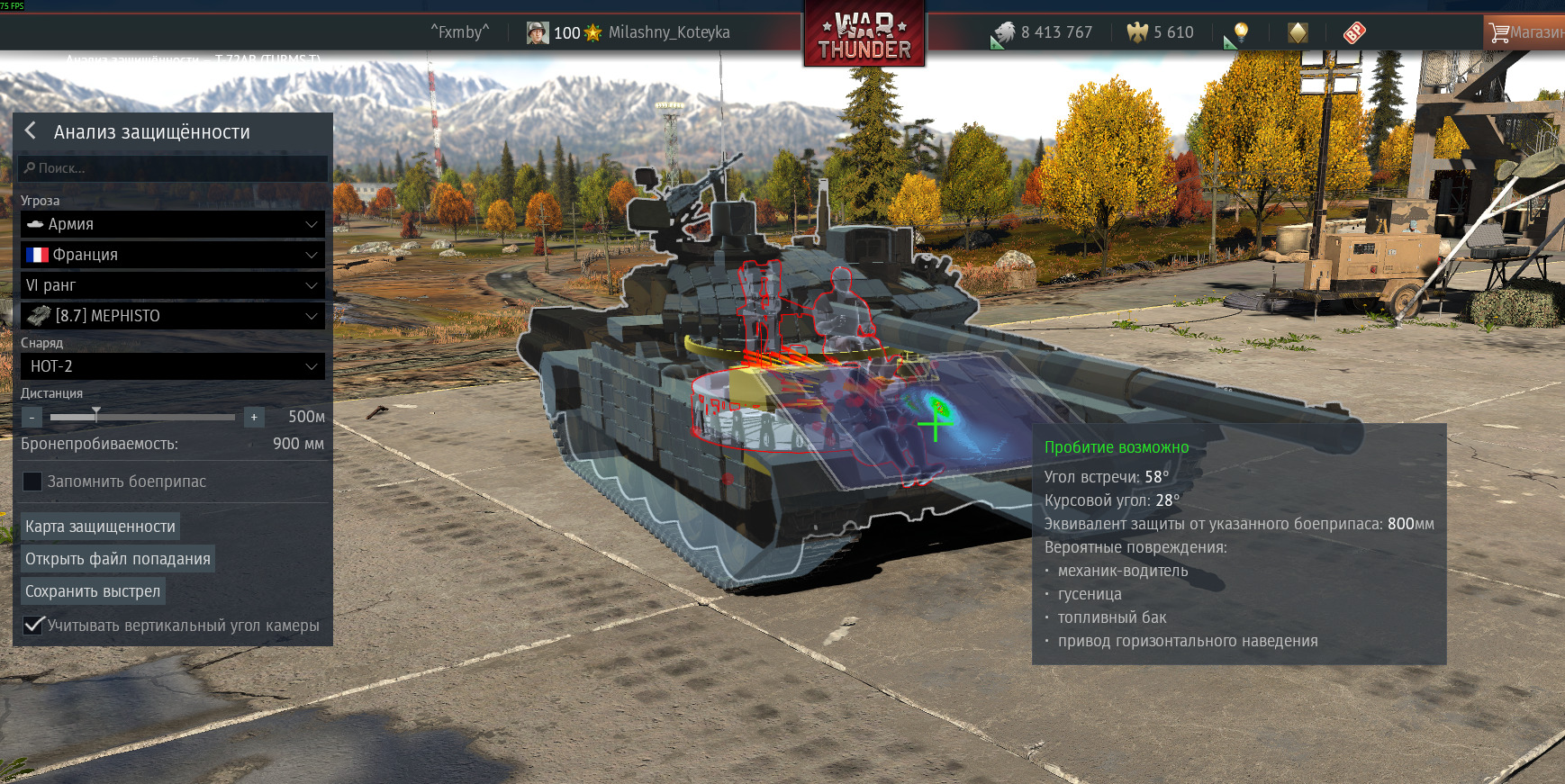Click Сохранить выстрел button
Image resolution: width=1565 pixels, height=784 pixels.
point(93,591)
